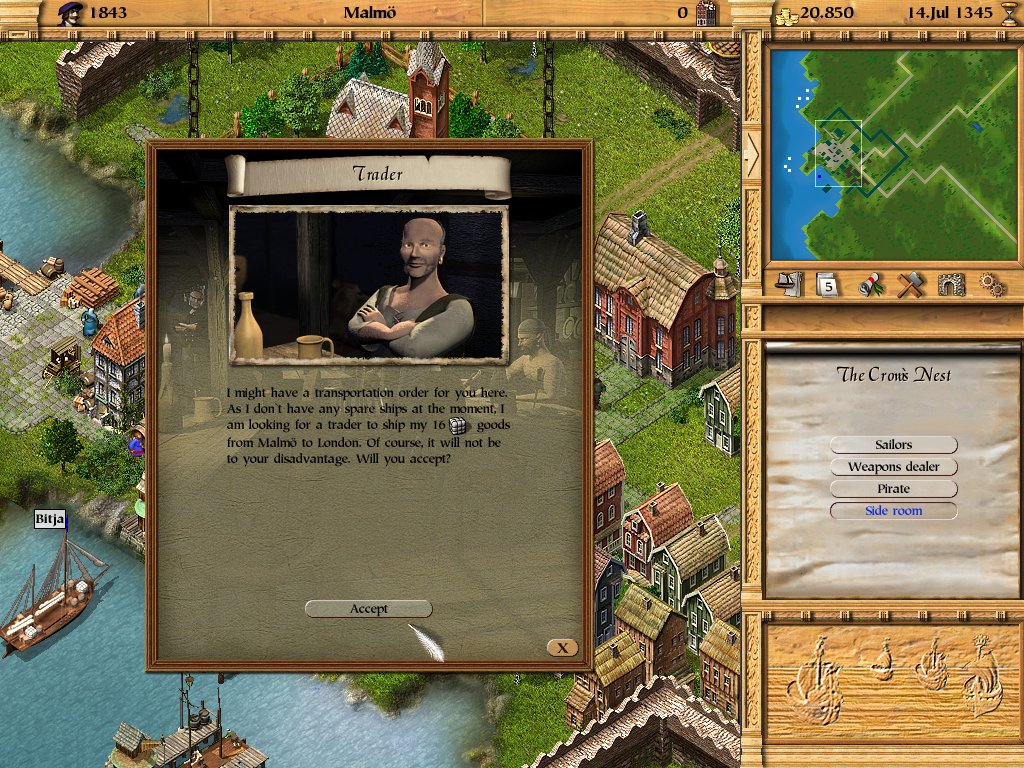Select the ship labeled Bitja

[50, 600]
